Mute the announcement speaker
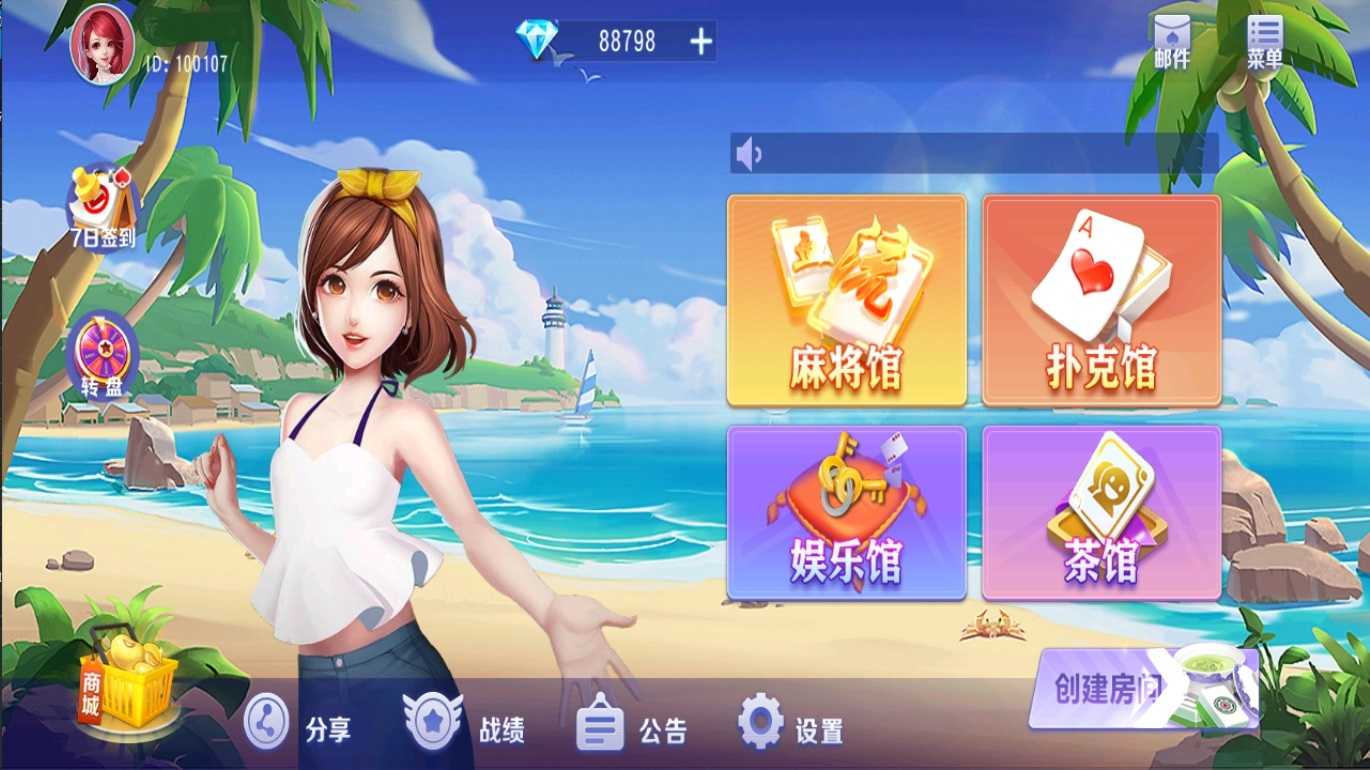Image resolution: width=1370 pixels, height=770 pixels. [x=747, y=152]
